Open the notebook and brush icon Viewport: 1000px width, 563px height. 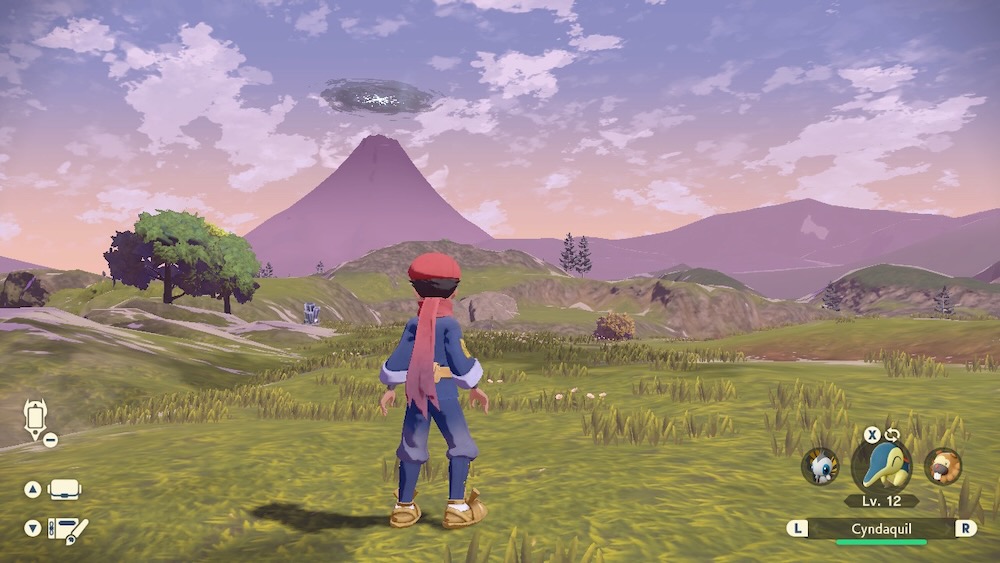click(68, 529)
